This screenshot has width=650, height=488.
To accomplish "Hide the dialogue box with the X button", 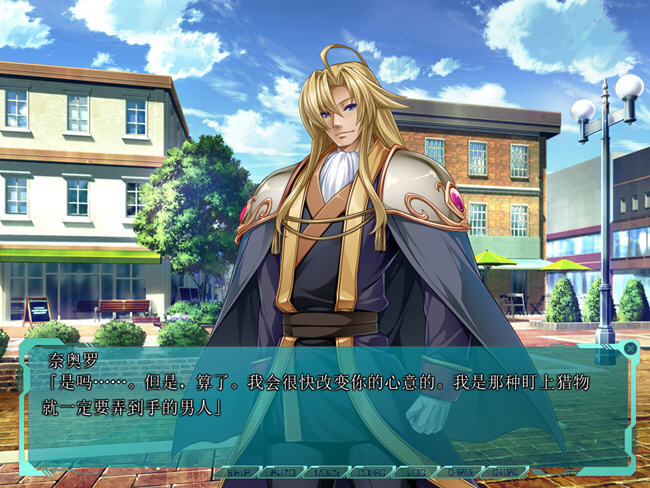I will 629,349.
